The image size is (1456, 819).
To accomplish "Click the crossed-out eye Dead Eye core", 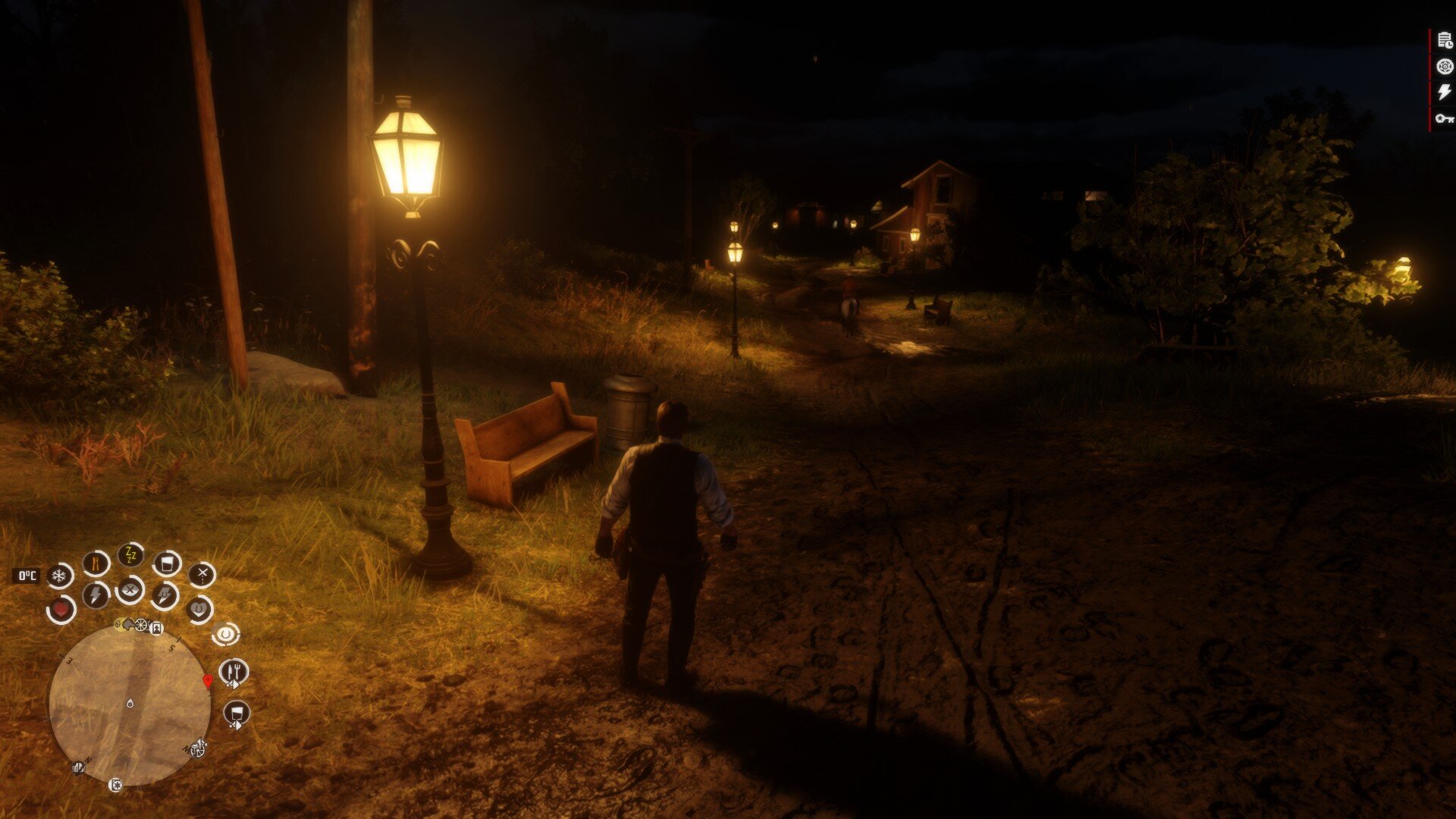I will point(130,589).
